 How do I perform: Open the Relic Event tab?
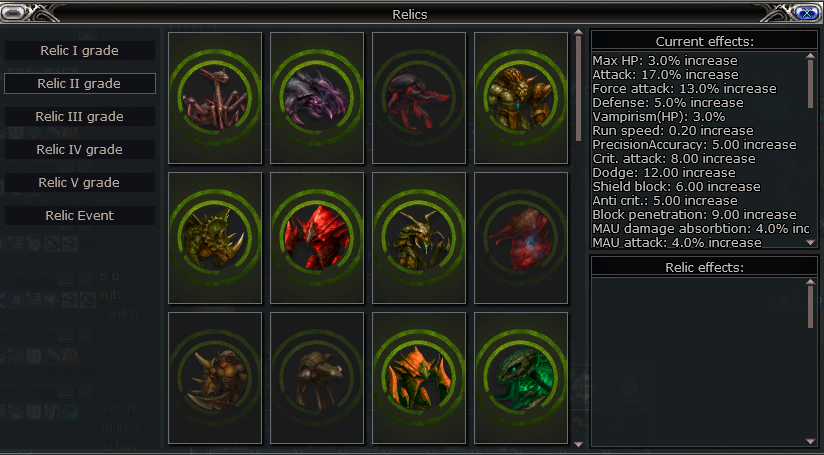[80, 215]
